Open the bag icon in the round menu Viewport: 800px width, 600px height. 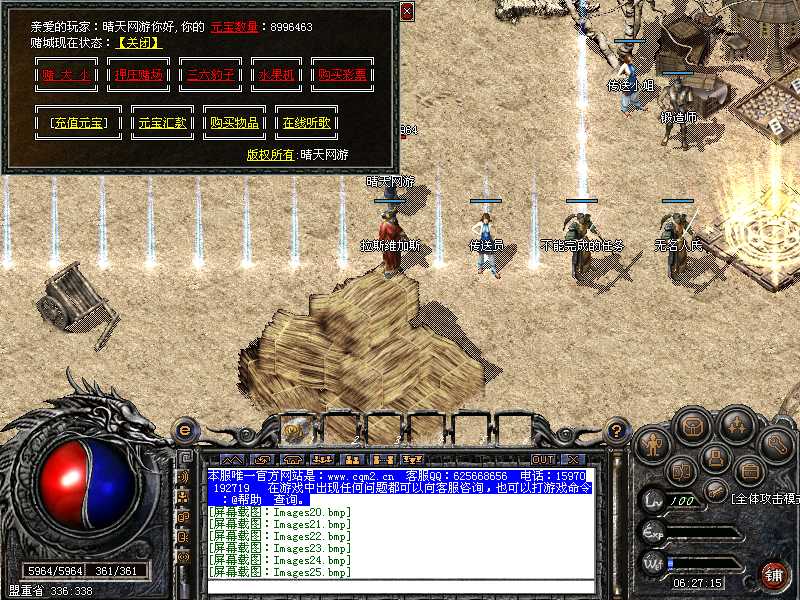[x=689, y=426]
